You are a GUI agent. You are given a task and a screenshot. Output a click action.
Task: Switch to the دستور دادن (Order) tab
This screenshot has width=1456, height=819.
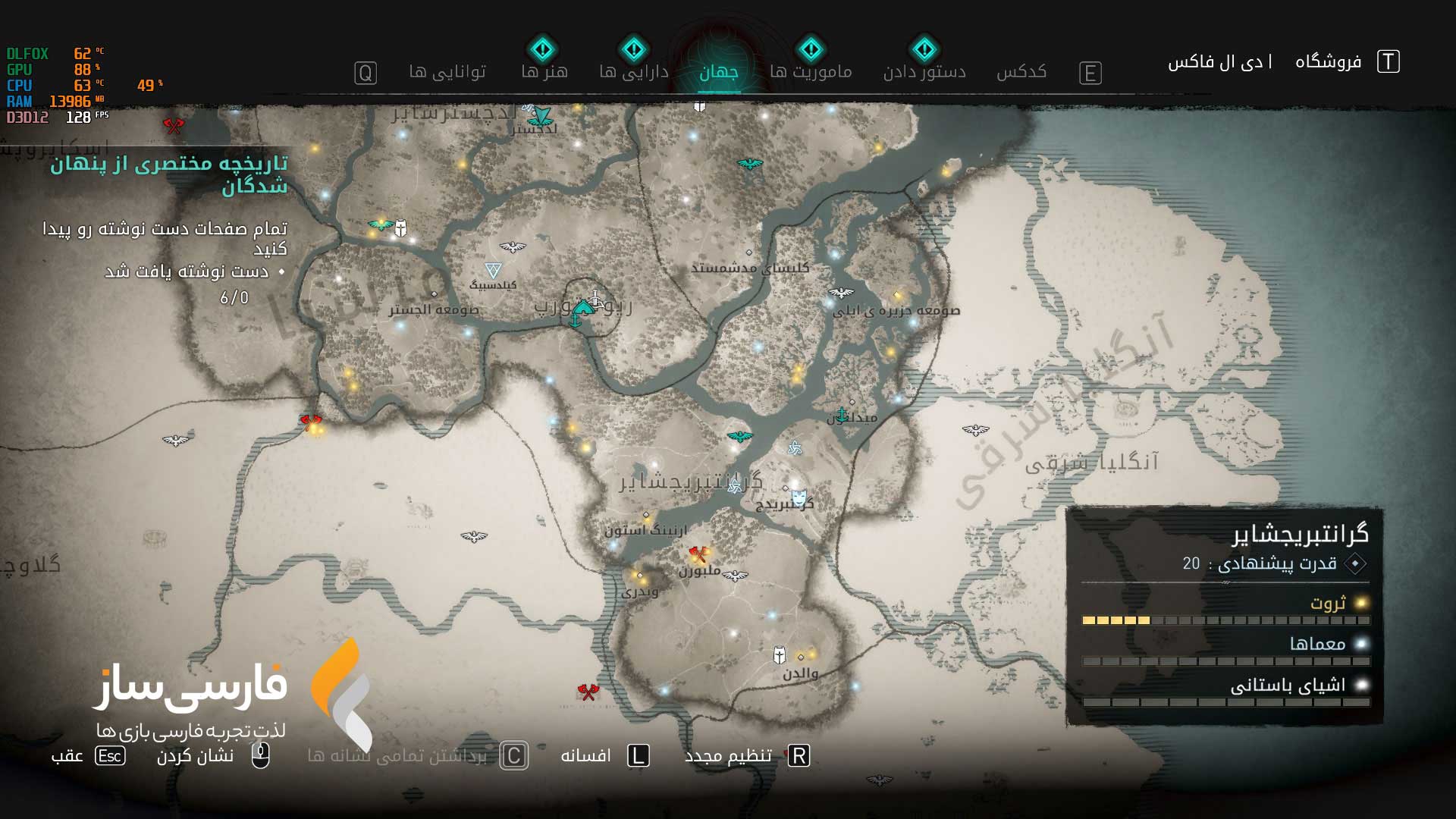tap(924, 72)
